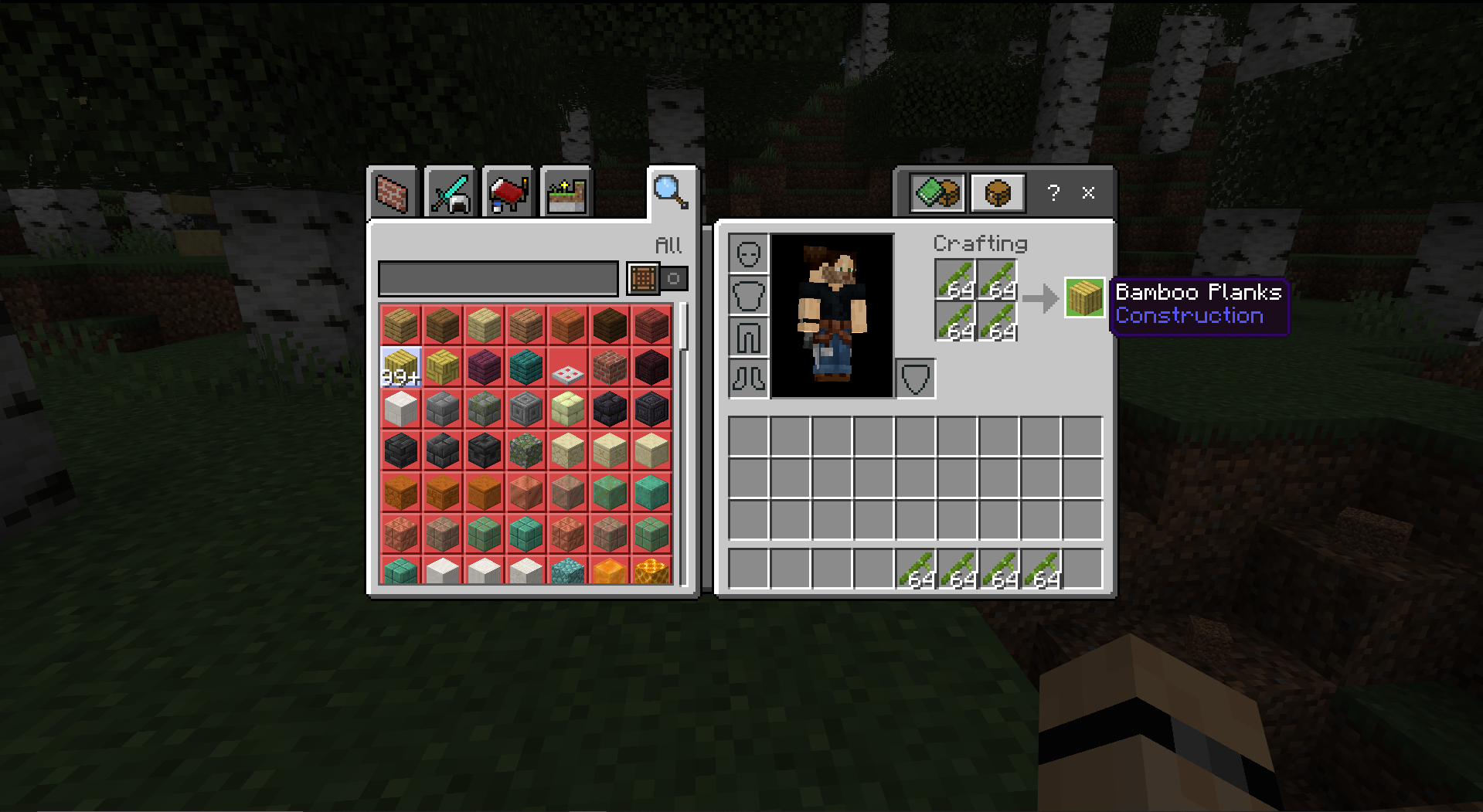
Task: Select the leggings armor slot
Action: tap(747, 336)
